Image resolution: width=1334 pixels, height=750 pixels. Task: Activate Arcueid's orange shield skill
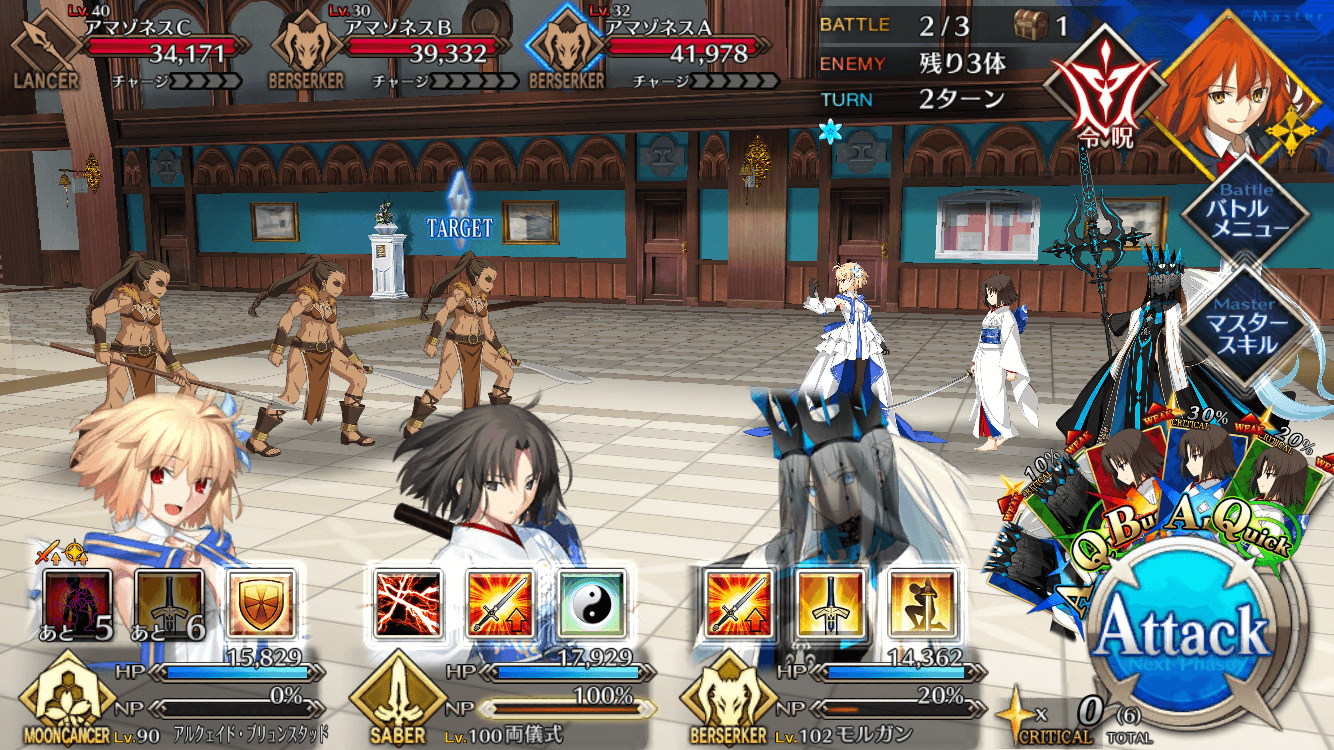[x=261, y=604]
